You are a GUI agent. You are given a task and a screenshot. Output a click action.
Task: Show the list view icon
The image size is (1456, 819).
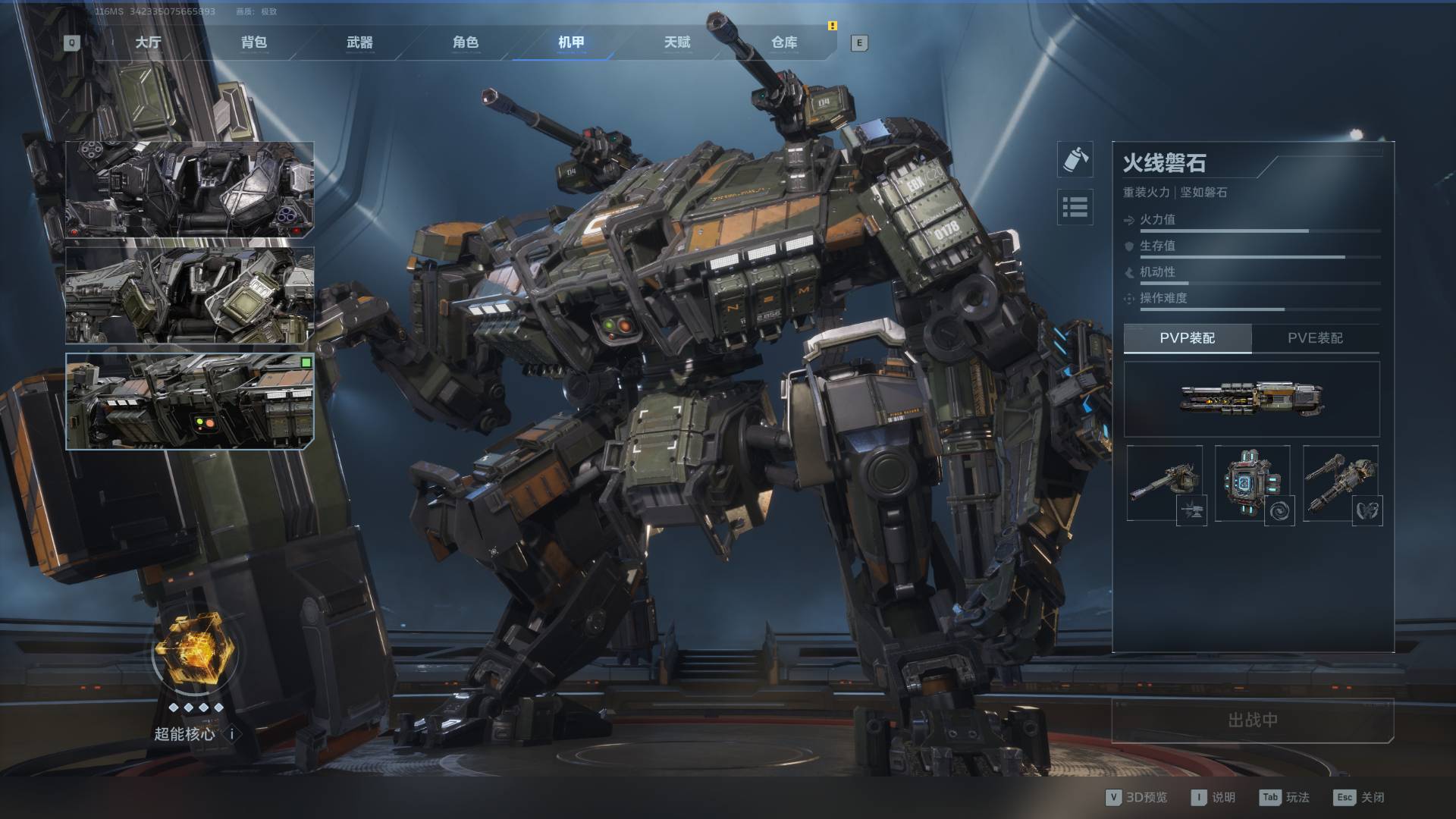tap(1075, 206)
